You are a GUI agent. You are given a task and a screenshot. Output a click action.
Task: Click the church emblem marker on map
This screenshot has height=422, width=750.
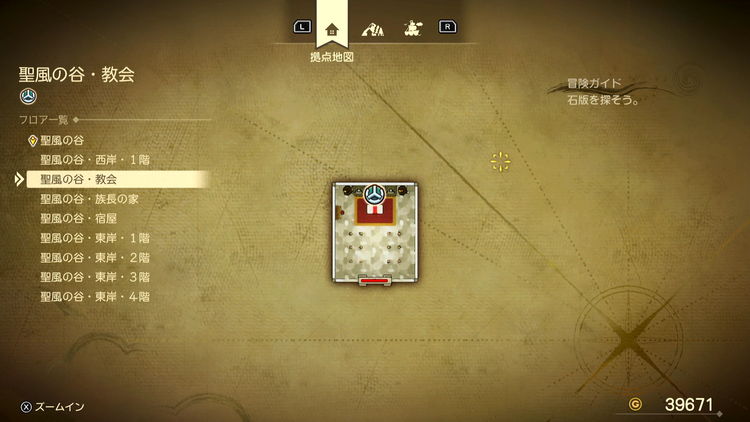[x=375, y=191]
